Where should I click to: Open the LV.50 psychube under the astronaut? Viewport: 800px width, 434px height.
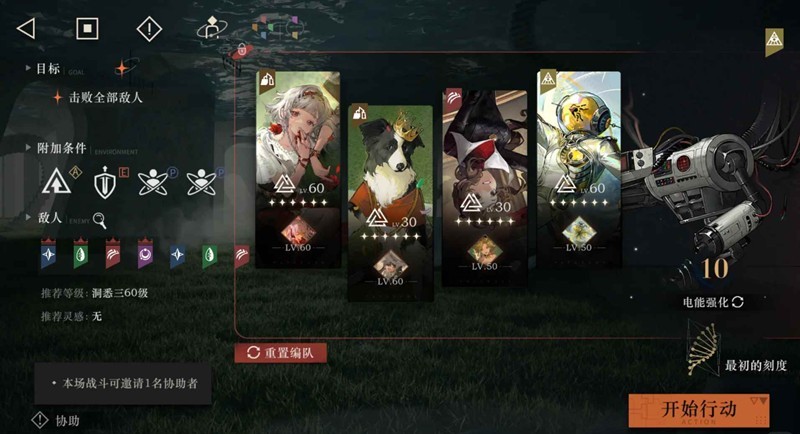pos(578,232)
